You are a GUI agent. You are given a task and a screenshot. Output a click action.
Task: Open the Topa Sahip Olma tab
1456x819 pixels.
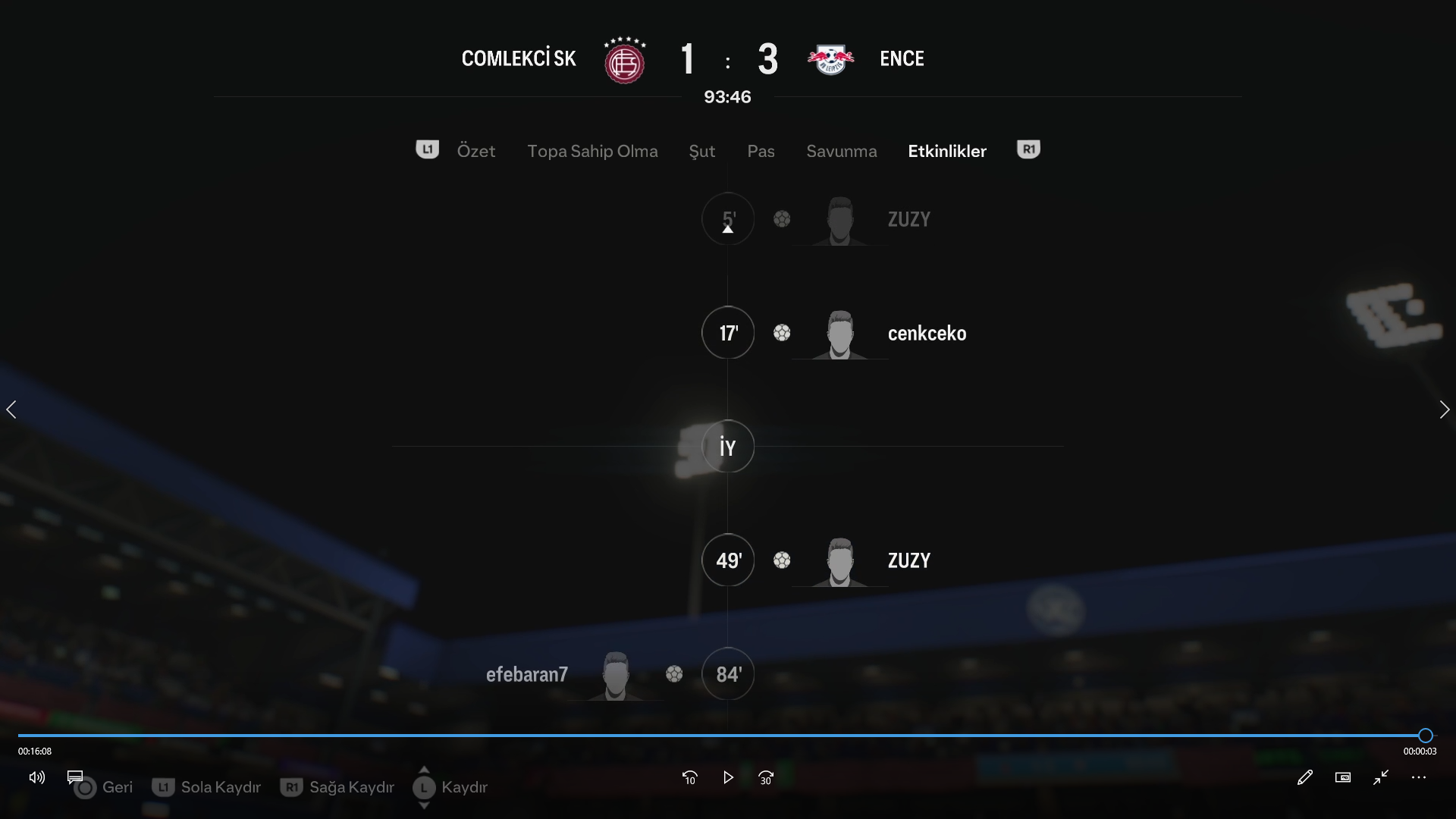tap(592, 151)
